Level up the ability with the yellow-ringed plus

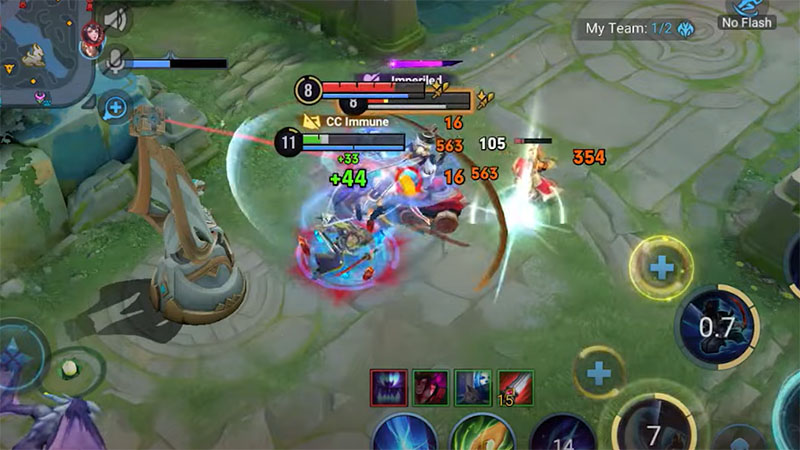660,268
